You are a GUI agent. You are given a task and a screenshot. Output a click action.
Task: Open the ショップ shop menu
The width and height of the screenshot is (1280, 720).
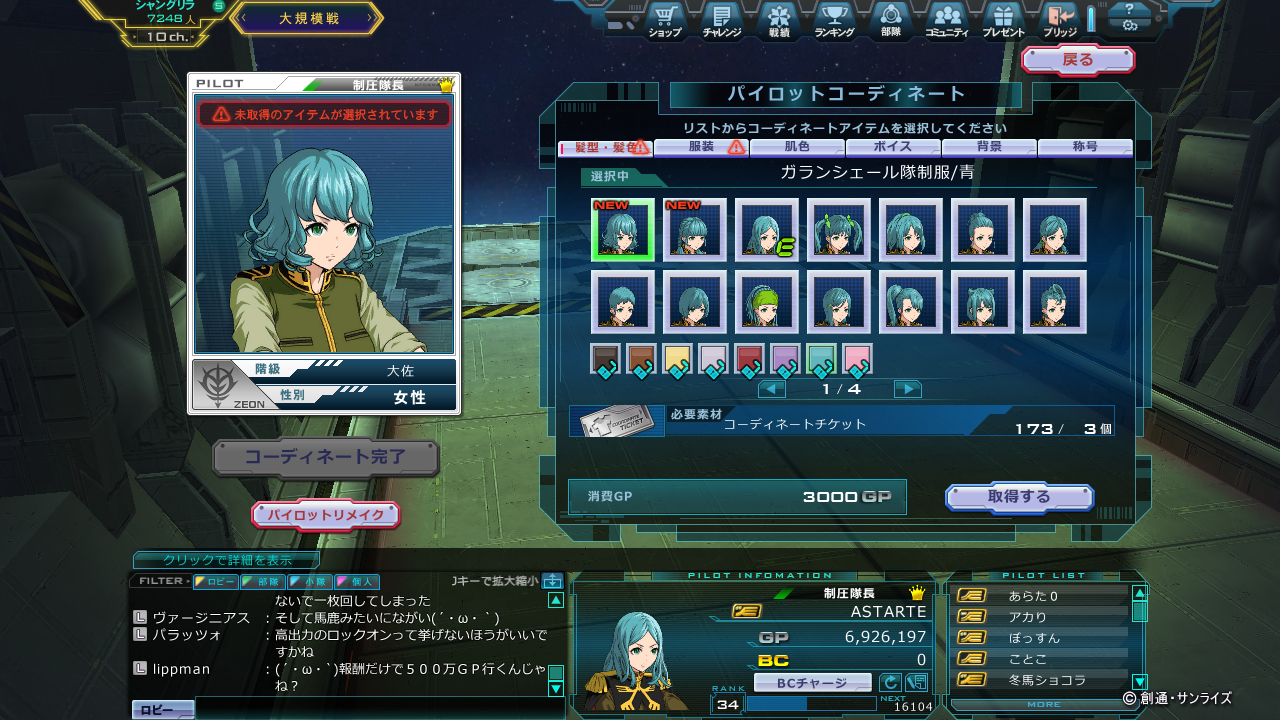pyautogui.click(x=665, y=20)
